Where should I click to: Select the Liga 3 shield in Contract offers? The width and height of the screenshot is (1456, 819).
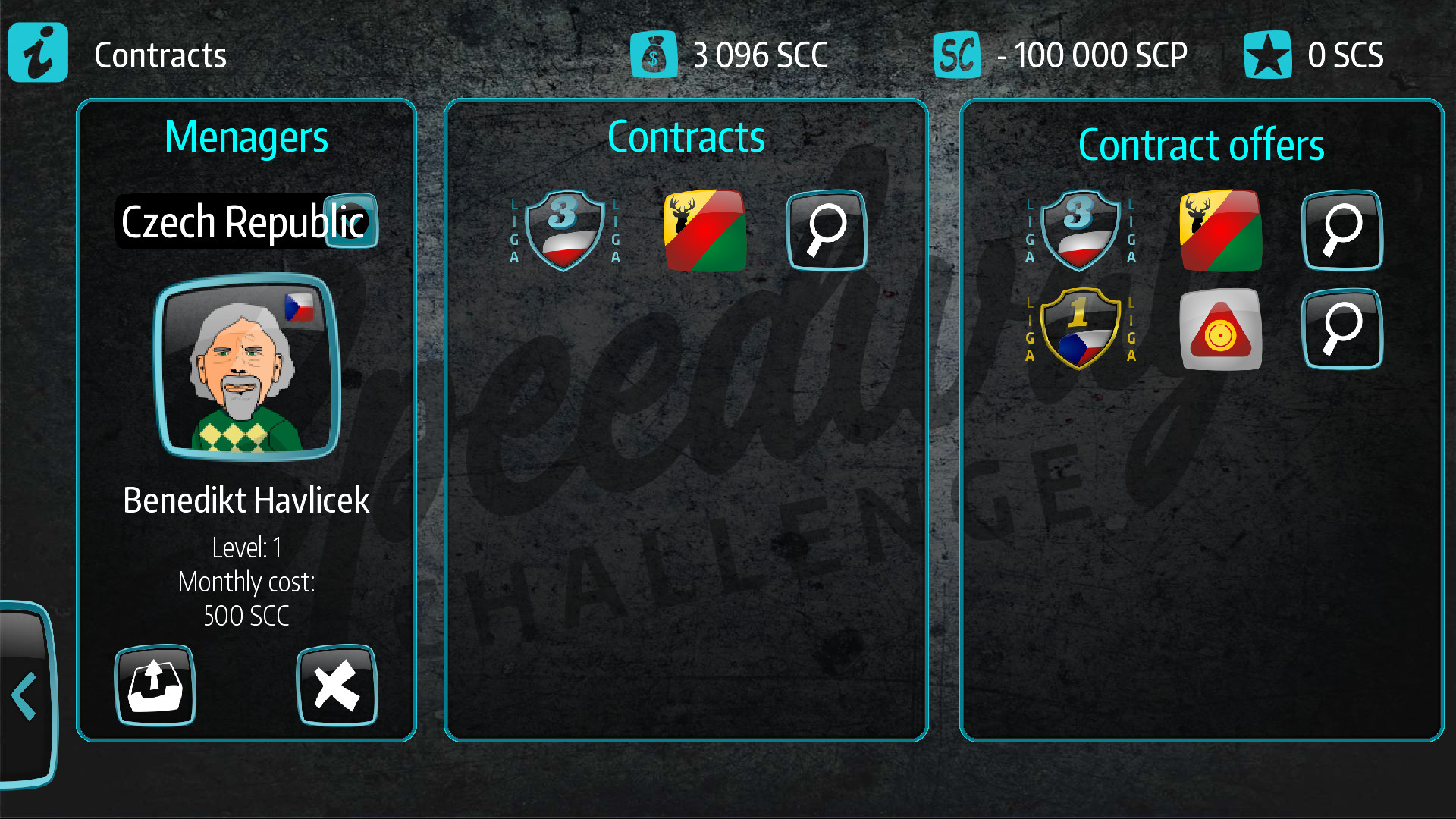coord(1078,230)
